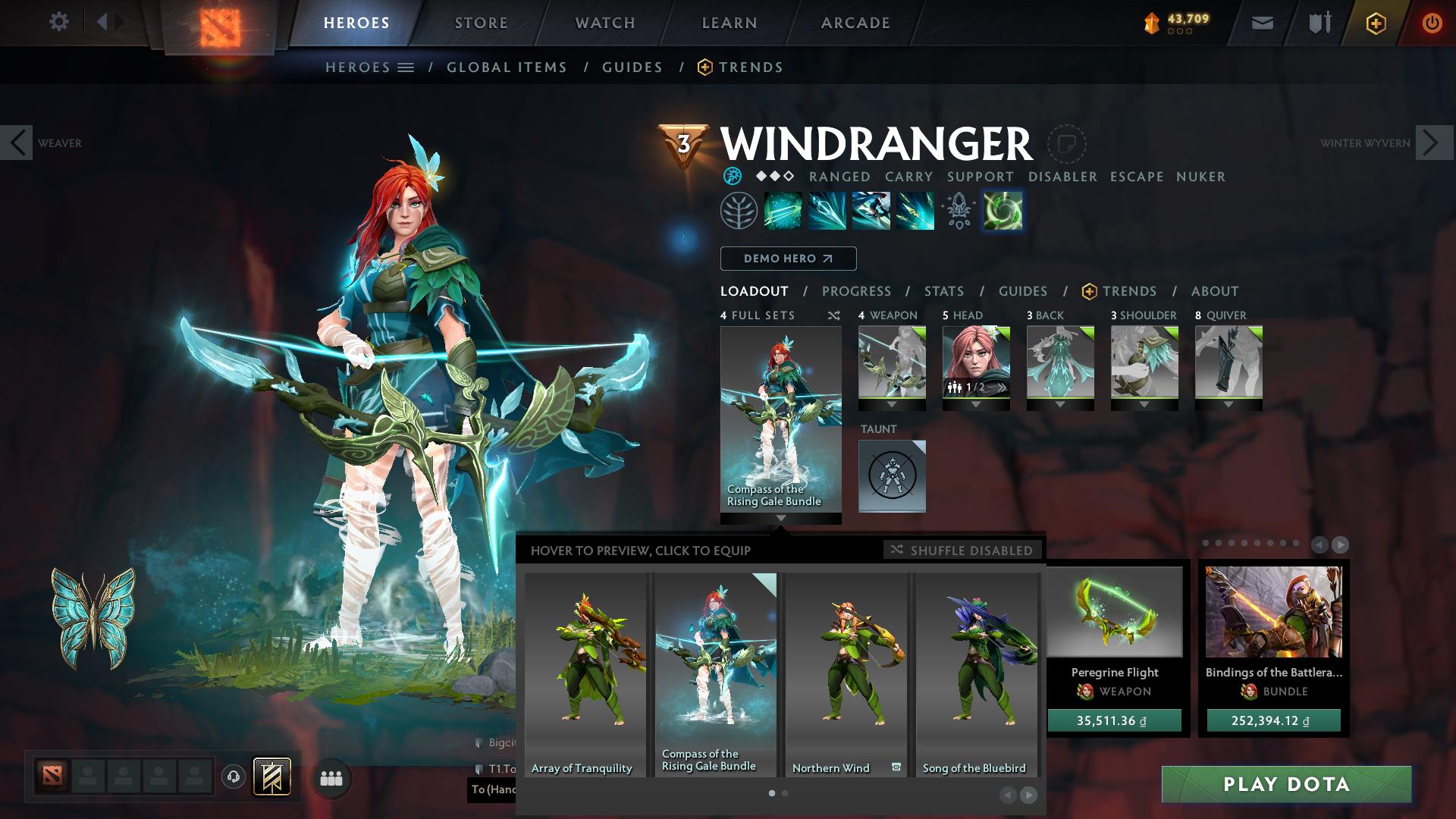
Task: Expand the WEAPON slot dropdown arrow
Action: (891, 404)
